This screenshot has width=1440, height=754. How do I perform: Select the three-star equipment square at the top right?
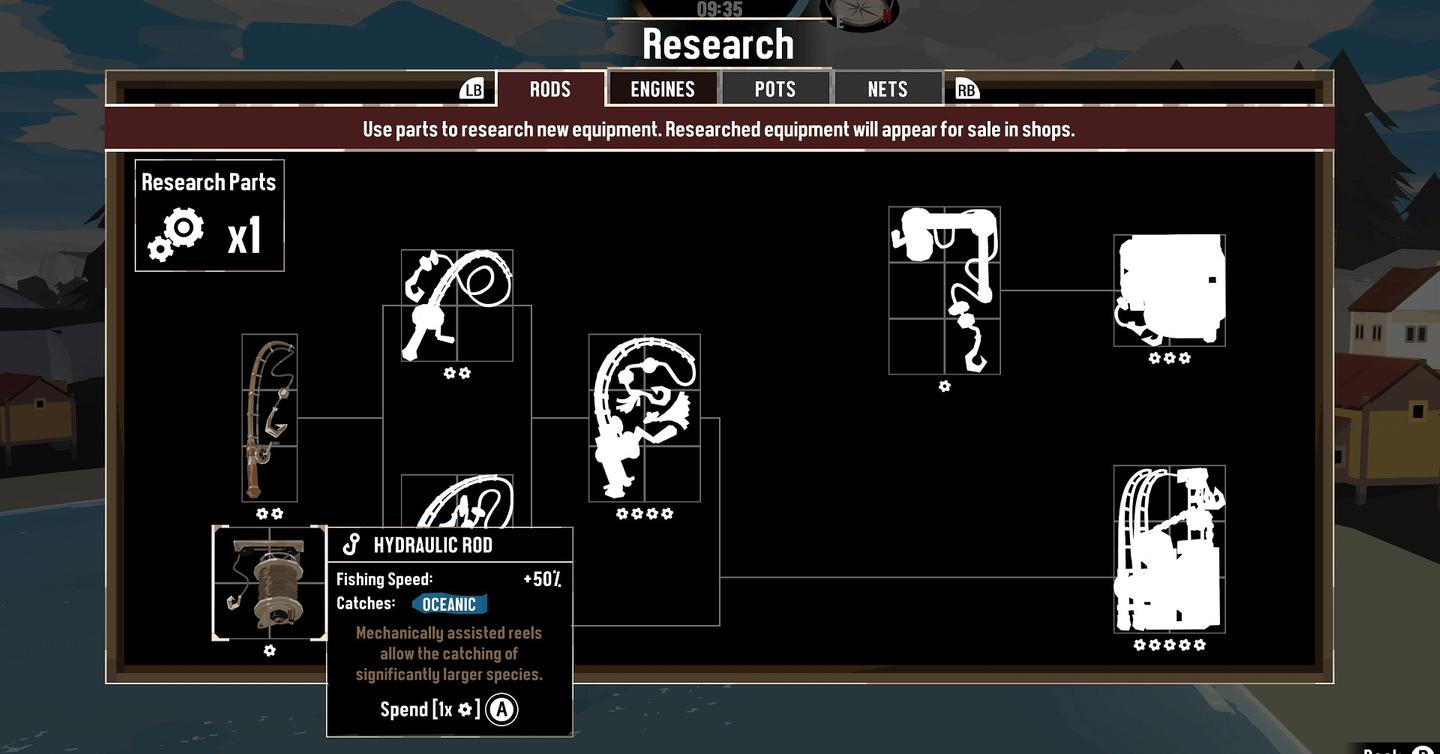point(1169,290)
